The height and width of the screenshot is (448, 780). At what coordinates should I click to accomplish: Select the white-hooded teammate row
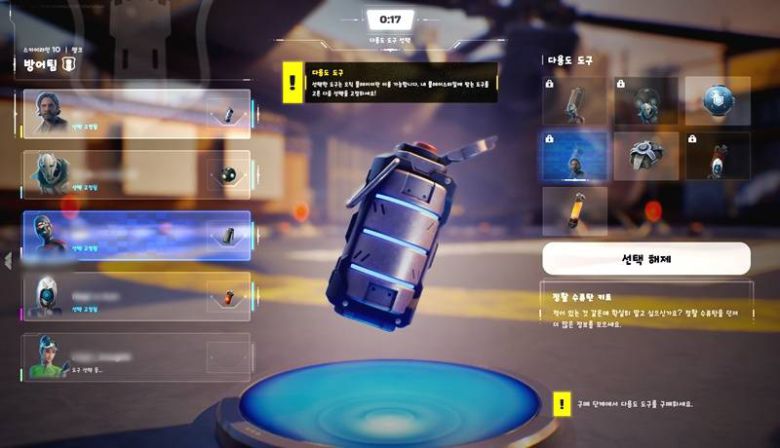pos(137,297)
